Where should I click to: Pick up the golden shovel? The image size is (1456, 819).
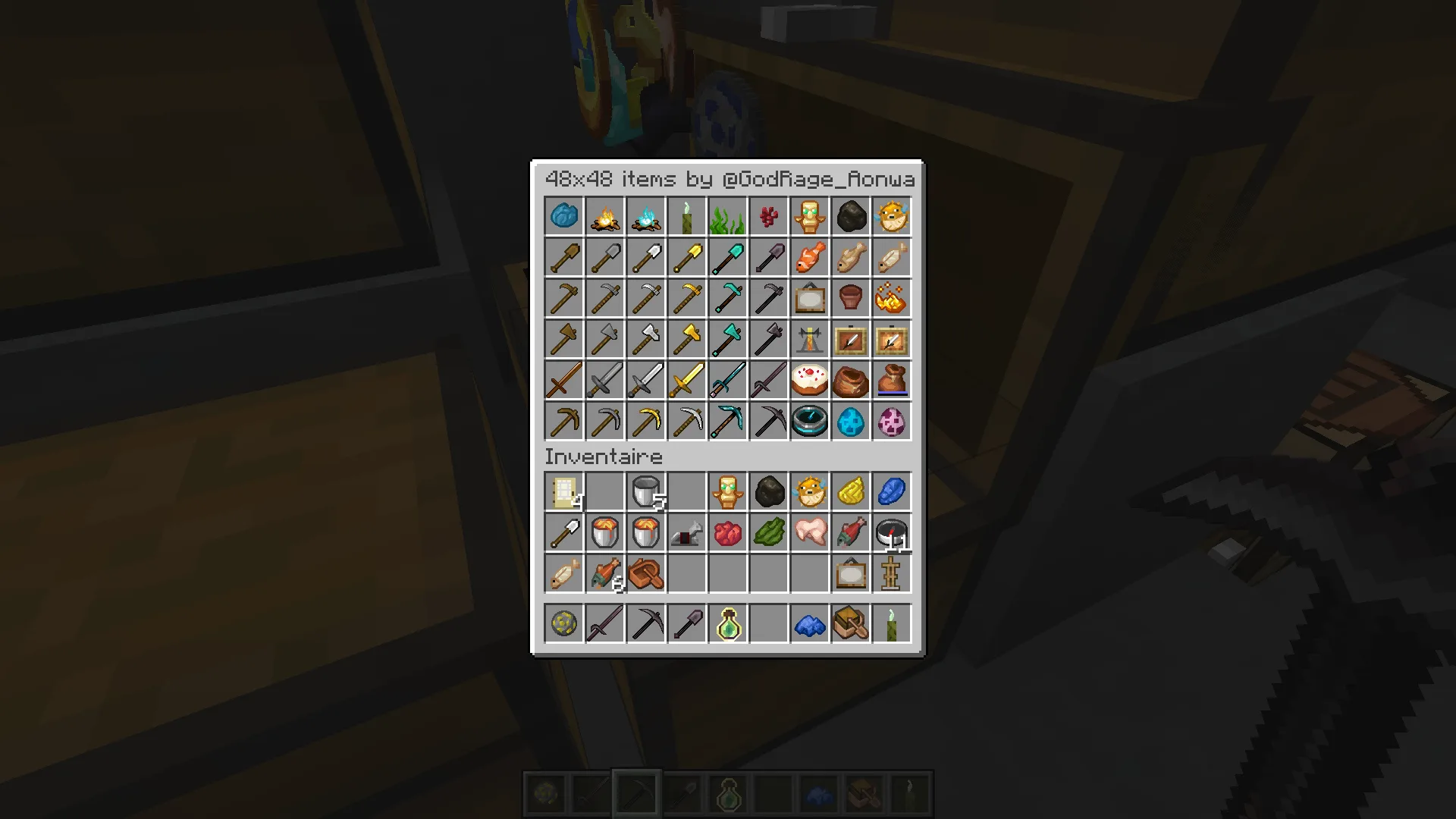point(686,257)
